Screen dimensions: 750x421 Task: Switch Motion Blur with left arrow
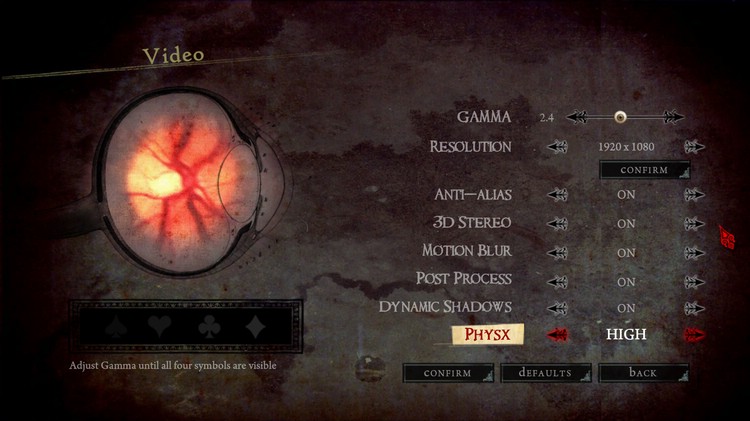[557, 252]
